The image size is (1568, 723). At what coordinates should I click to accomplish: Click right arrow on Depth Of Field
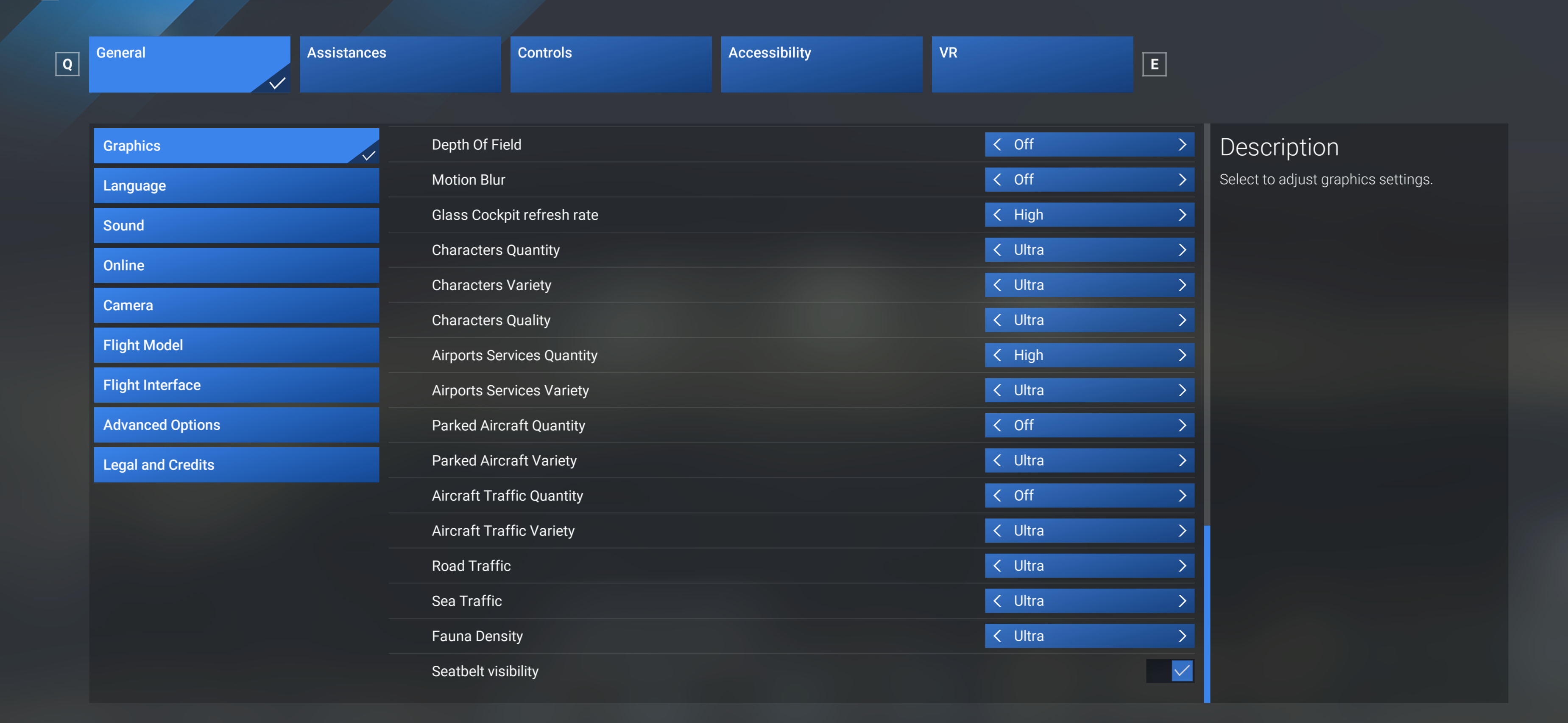click(1181, 144)
